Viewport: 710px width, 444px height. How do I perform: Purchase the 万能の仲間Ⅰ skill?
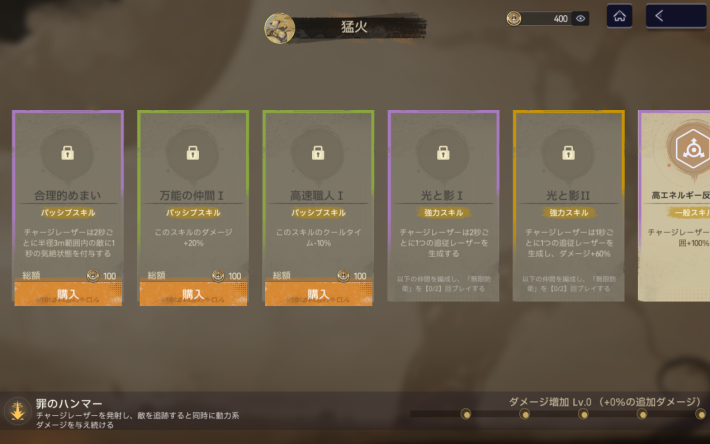point(193,294)
